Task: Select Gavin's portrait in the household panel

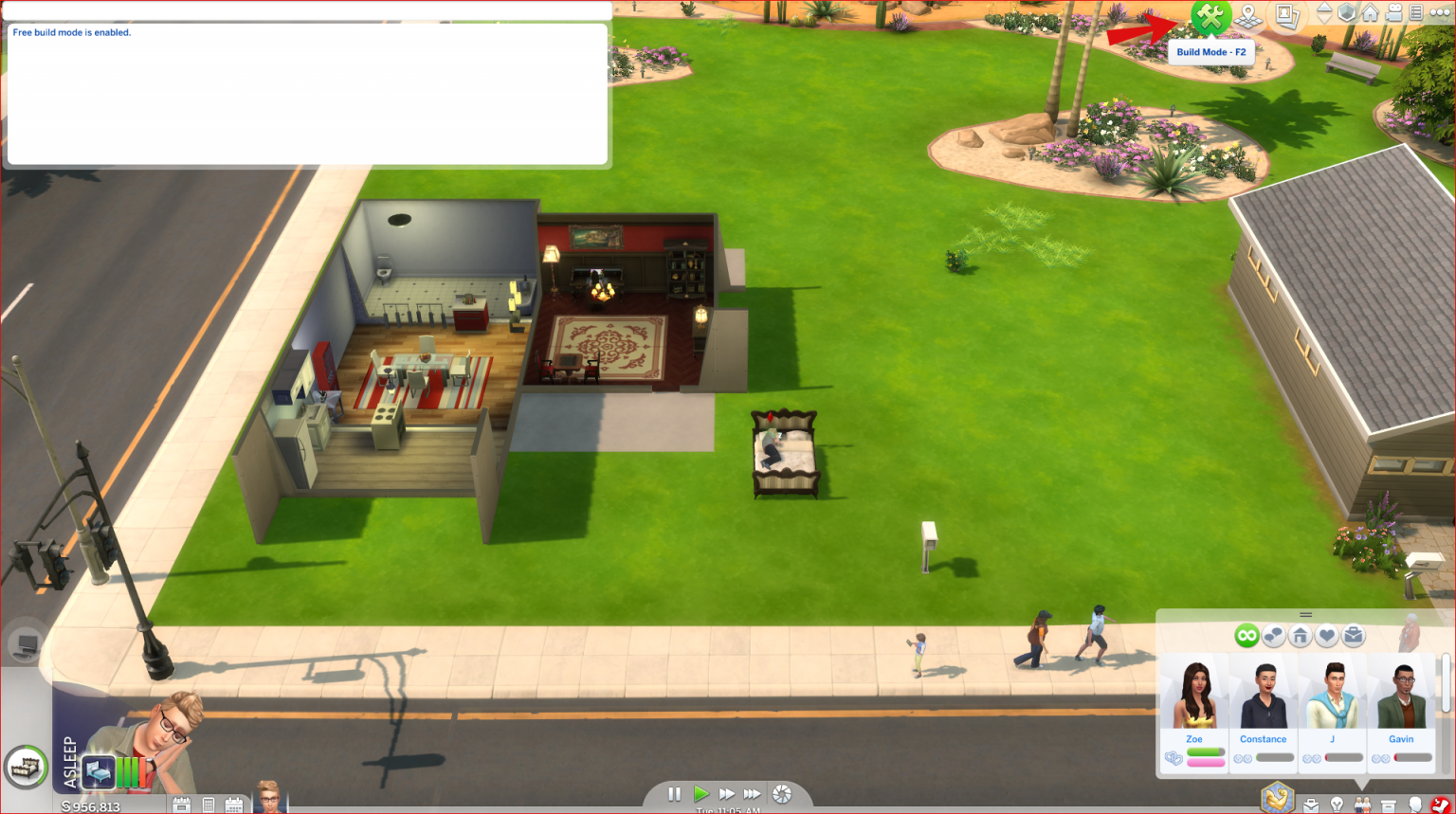Action: (x=1401, y=698)
